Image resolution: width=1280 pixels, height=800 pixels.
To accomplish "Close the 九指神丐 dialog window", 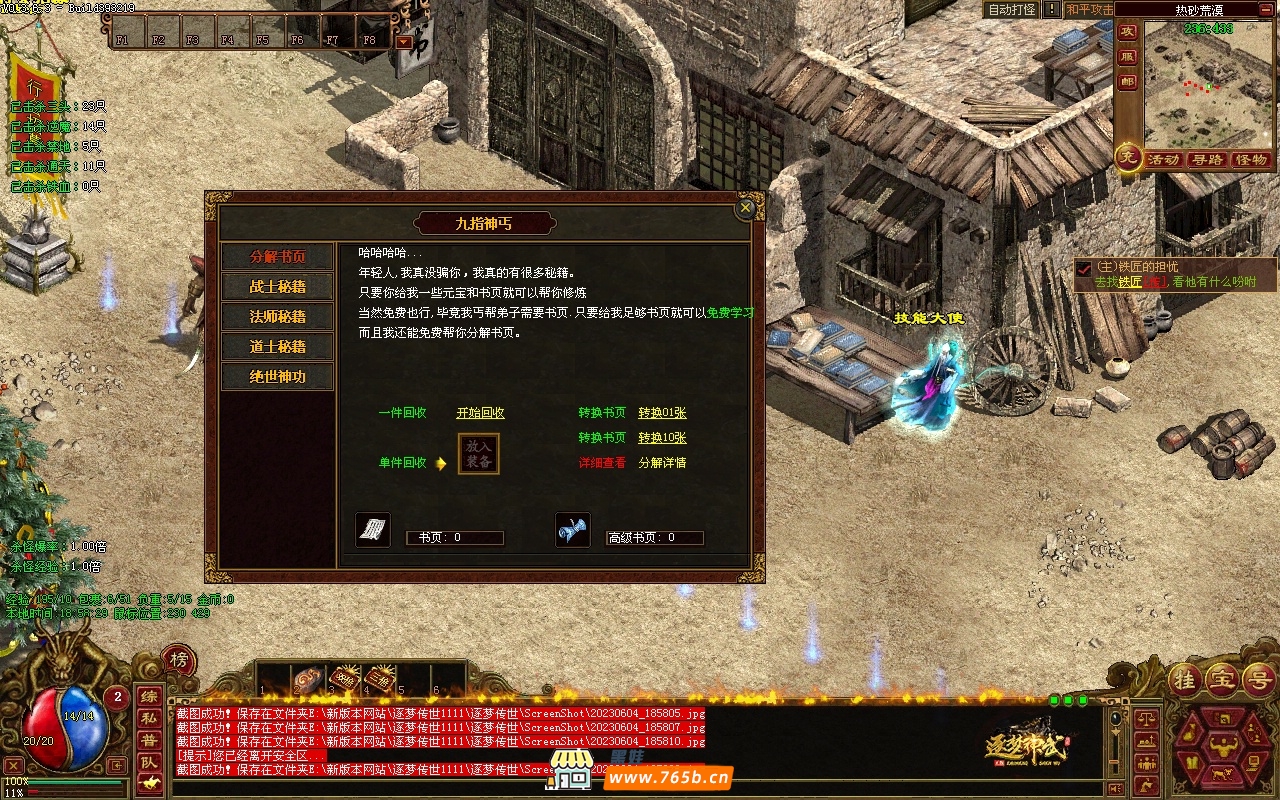I will pos(745,208).
